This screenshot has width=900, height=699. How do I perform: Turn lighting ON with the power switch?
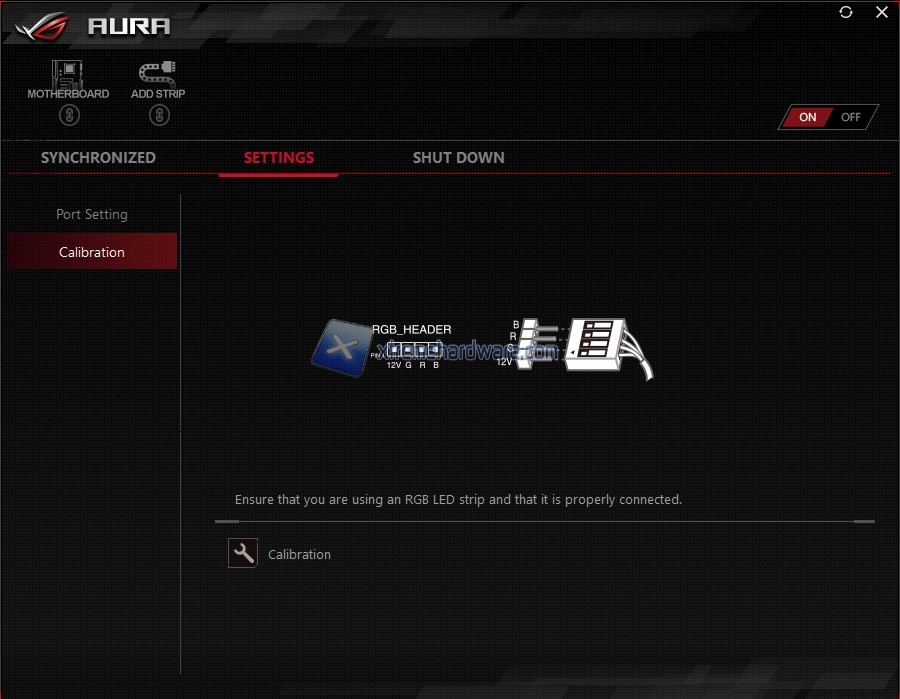coord(808,117)
